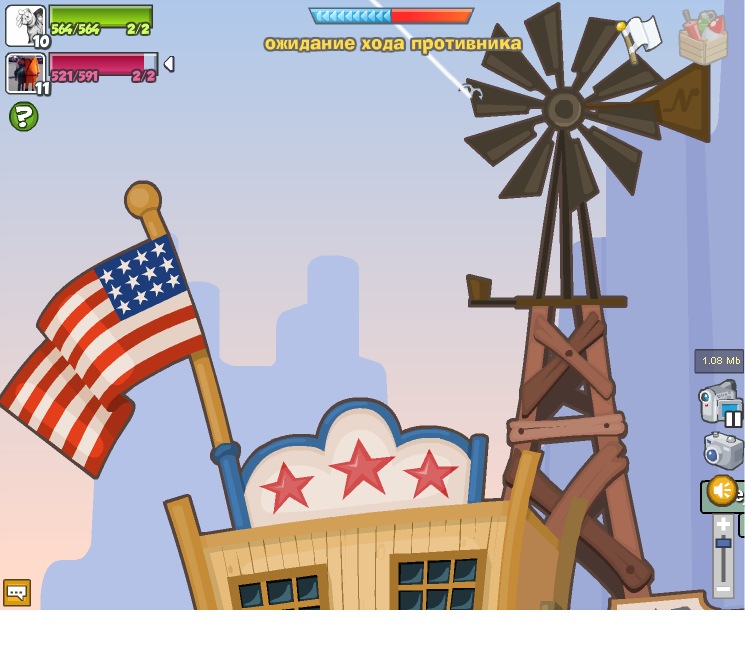The width and height of the screenshot is (745, 650).
Task: Open the chat speech-bubble button
Action: (17, 592)
